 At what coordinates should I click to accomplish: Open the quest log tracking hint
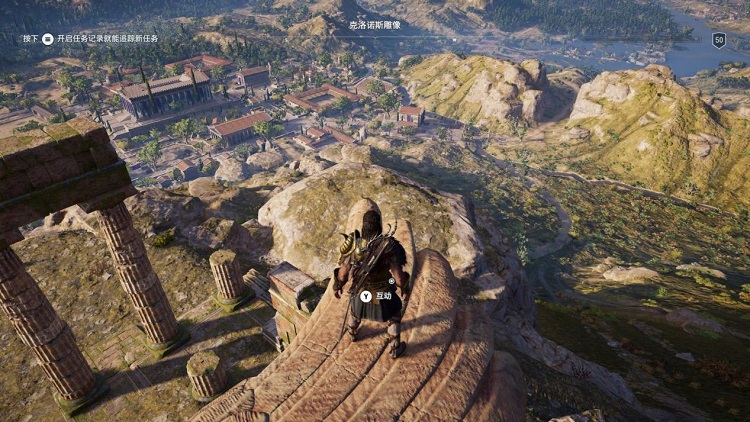pos(91,38)
